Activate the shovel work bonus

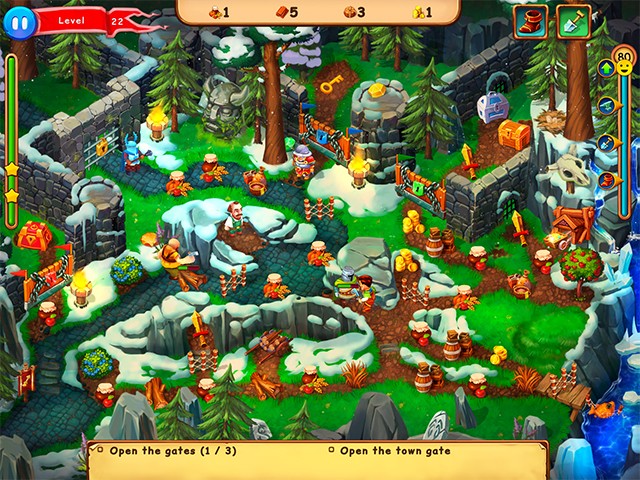(573, 21)
